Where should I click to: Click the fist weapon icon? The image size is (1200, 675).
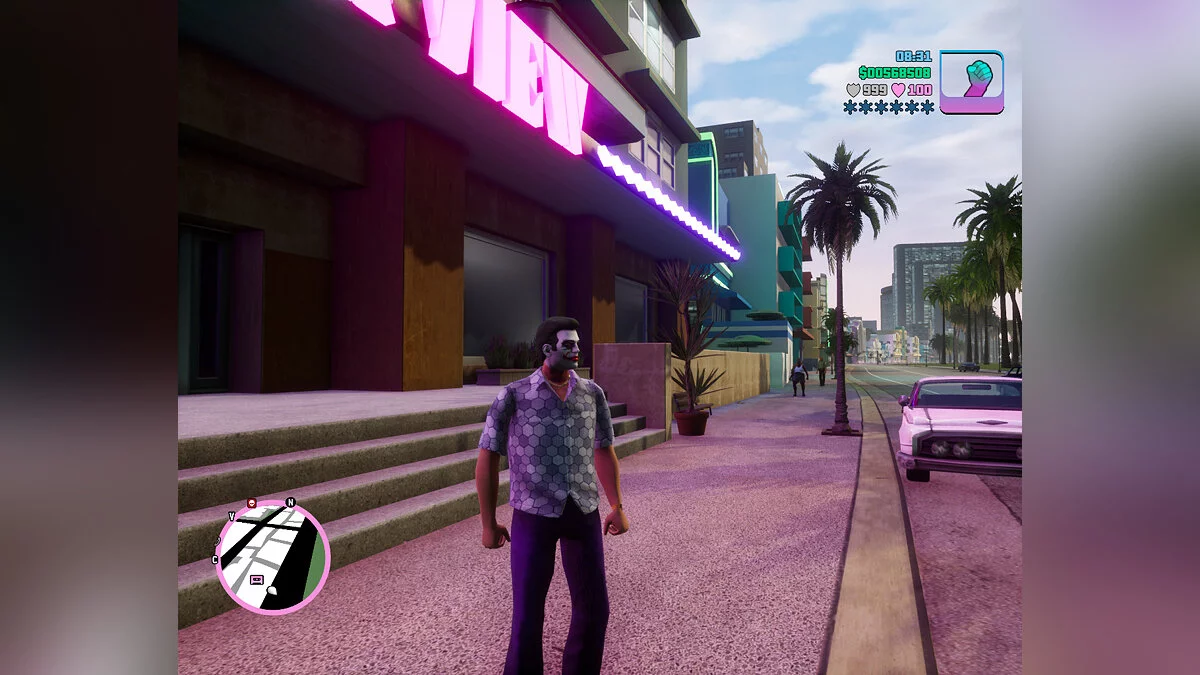click(x=971, y=82)
